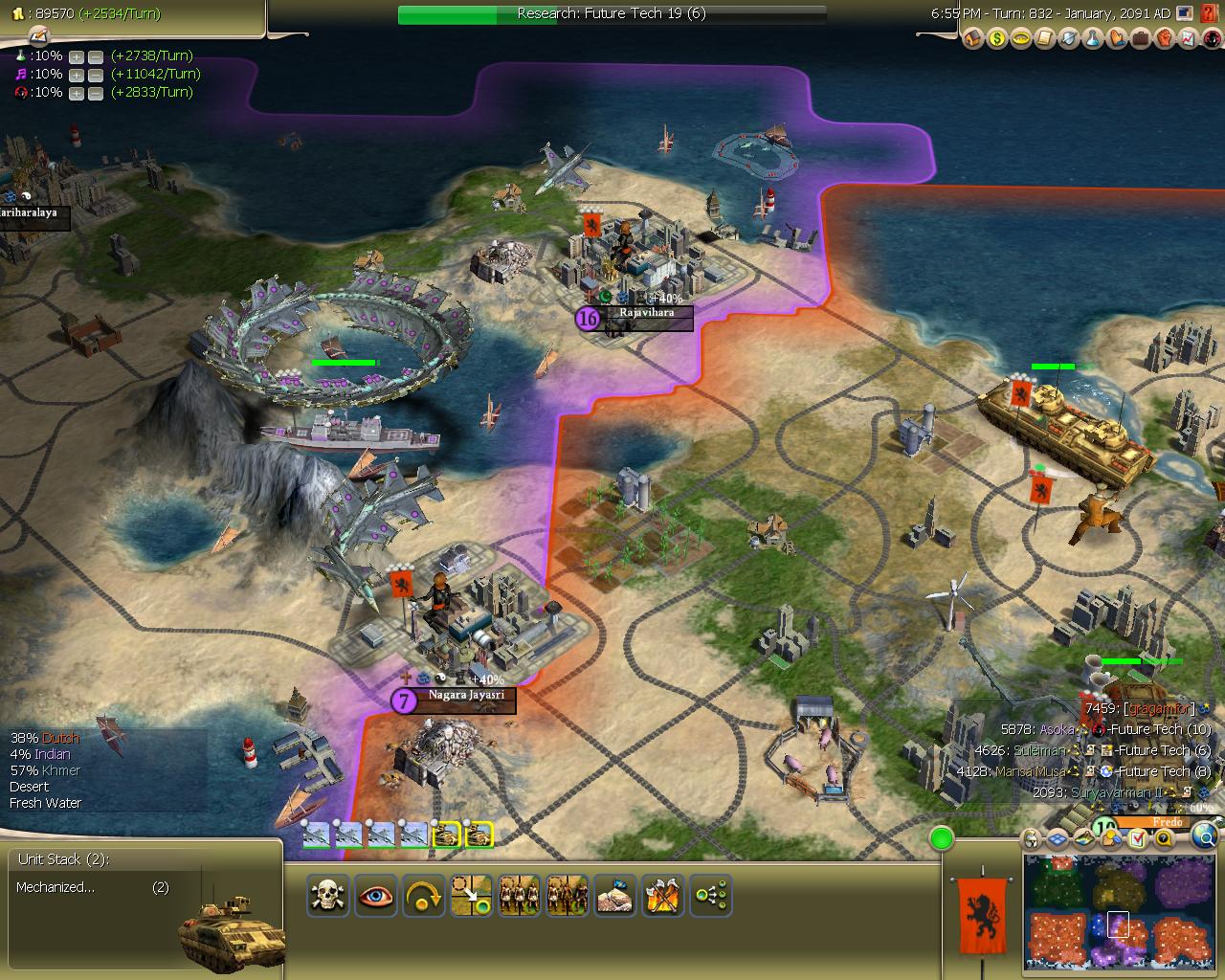Toggle the globe view with magnifier icon
Viewport: 1225px width, 980px height.
pyautogui.click(x=1204, y=837)
